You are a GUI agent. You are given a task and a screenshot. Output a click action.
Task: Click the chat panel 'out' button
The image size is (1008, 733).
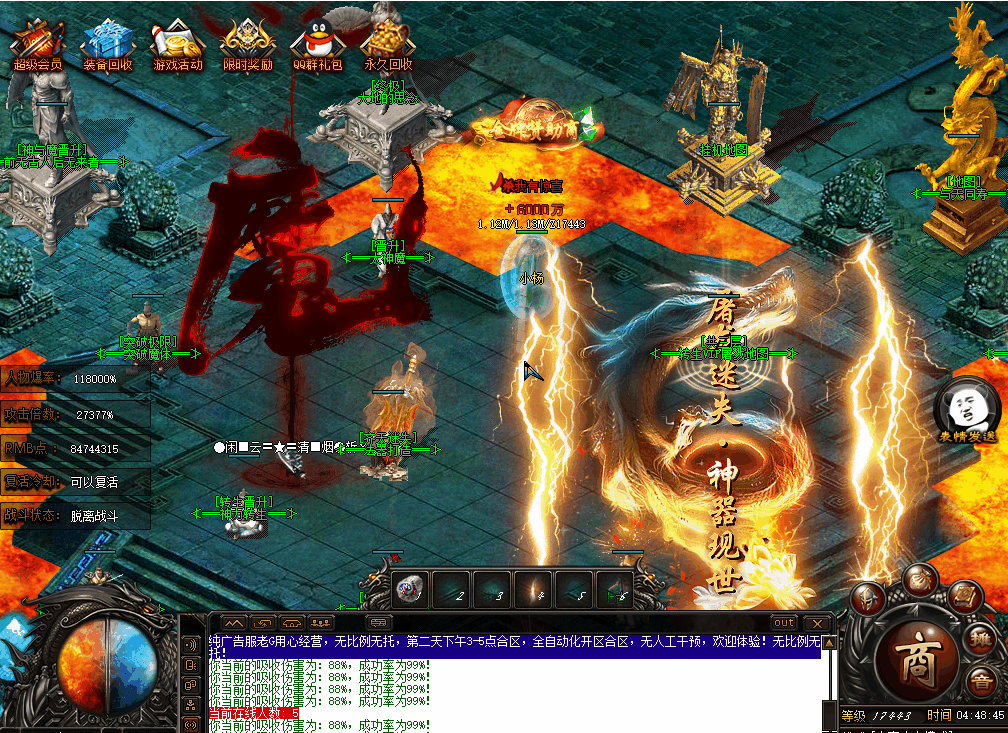click(x=784, y=622)
